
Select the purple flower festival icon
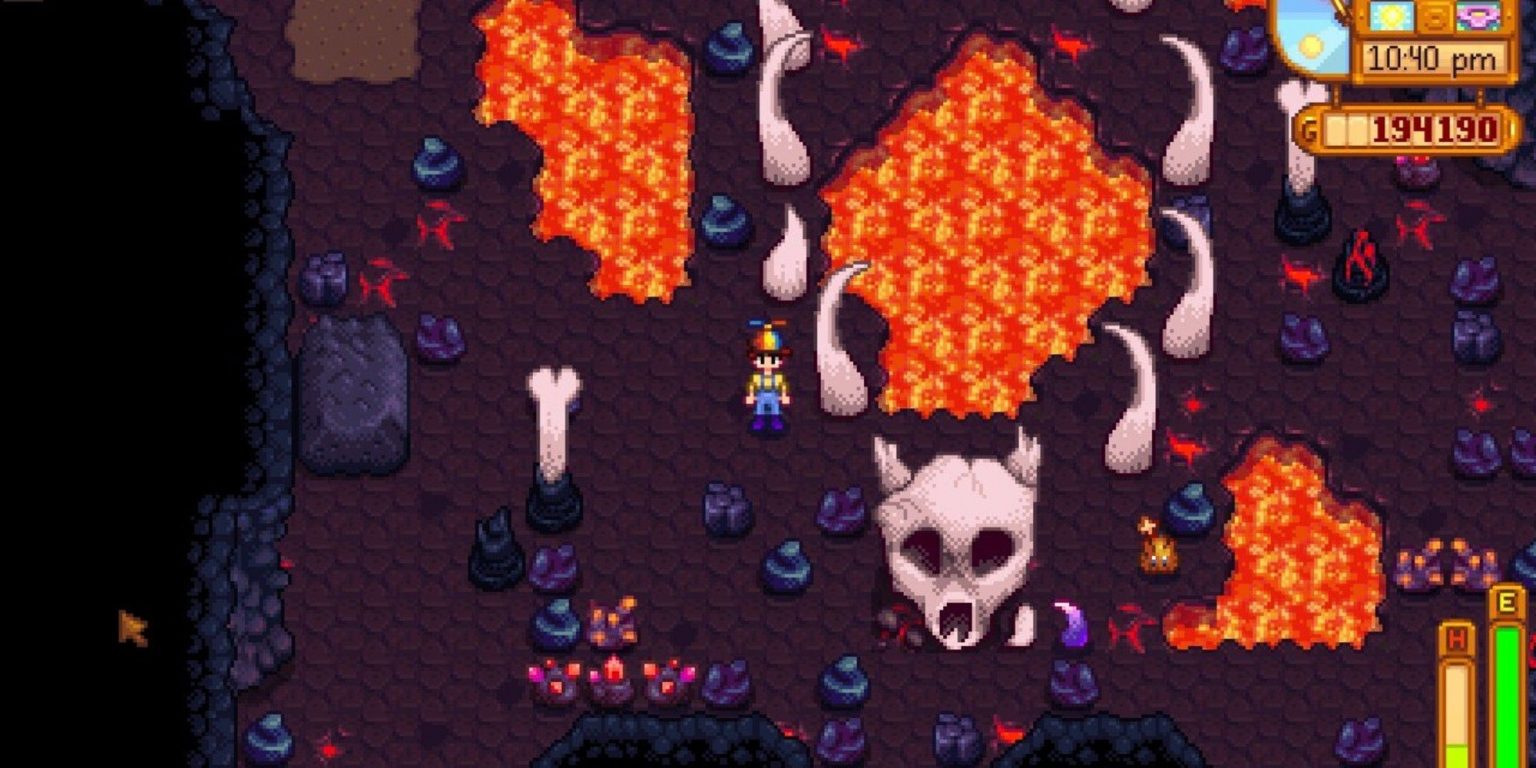coord(1480,16)
